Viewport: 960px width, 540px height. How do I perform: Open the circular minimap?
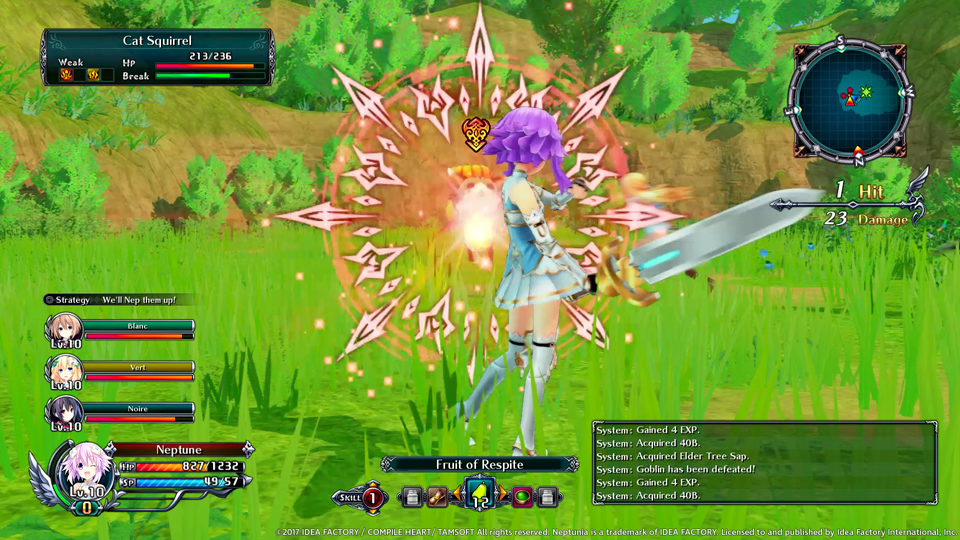point(852,98)
